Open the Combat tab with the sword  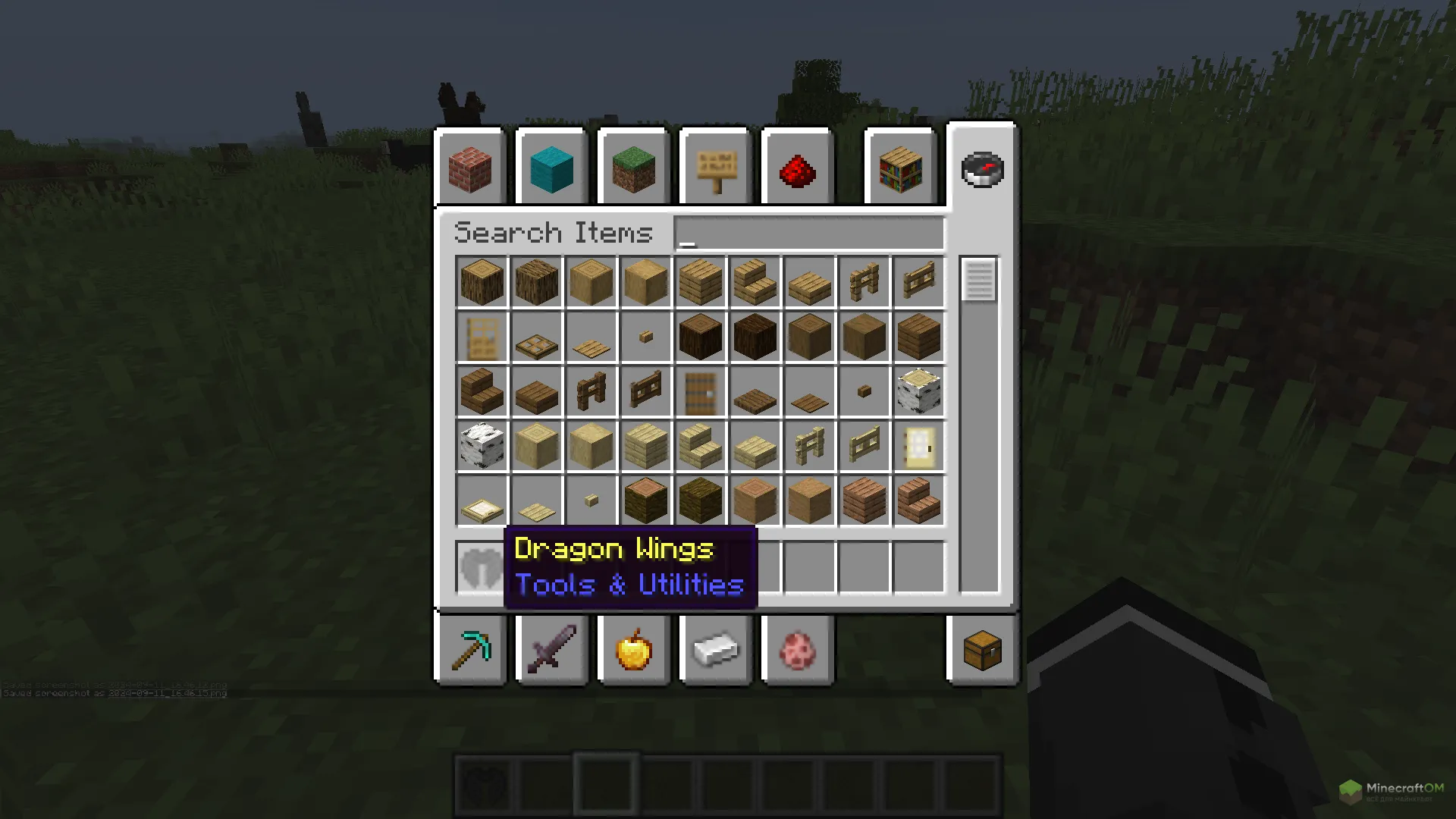tap(551, 651)
